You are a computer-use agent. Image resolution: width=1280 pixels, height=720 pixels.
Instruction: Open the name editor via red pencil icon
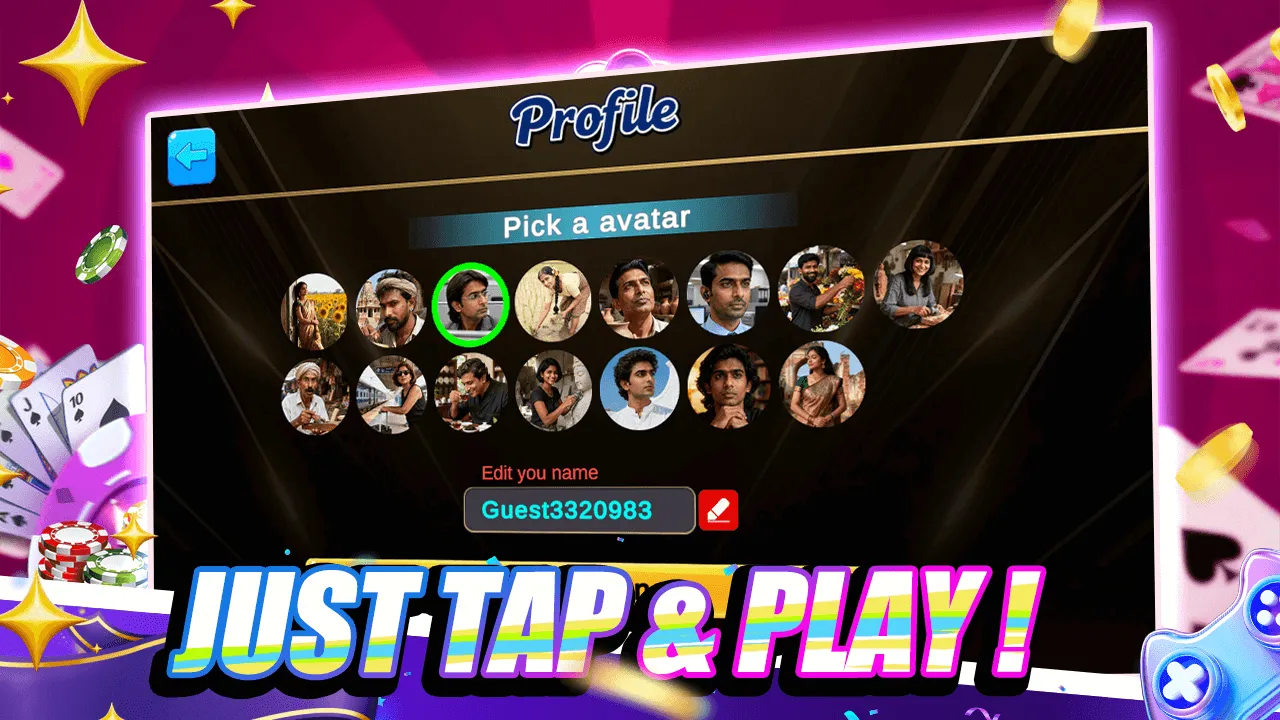coord(718,511)
